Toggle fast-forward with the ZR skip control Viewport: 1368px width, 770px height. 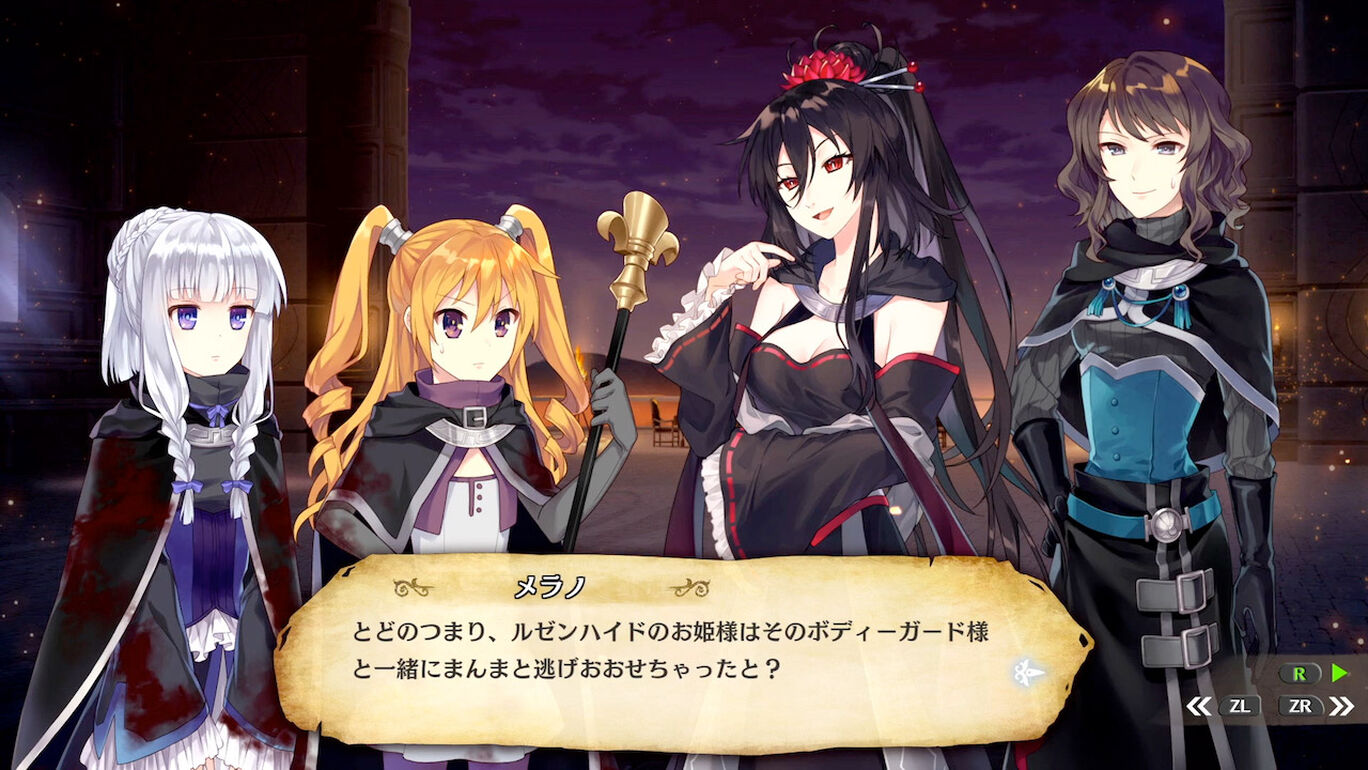pyautogui.click(x=1302, y=704)
